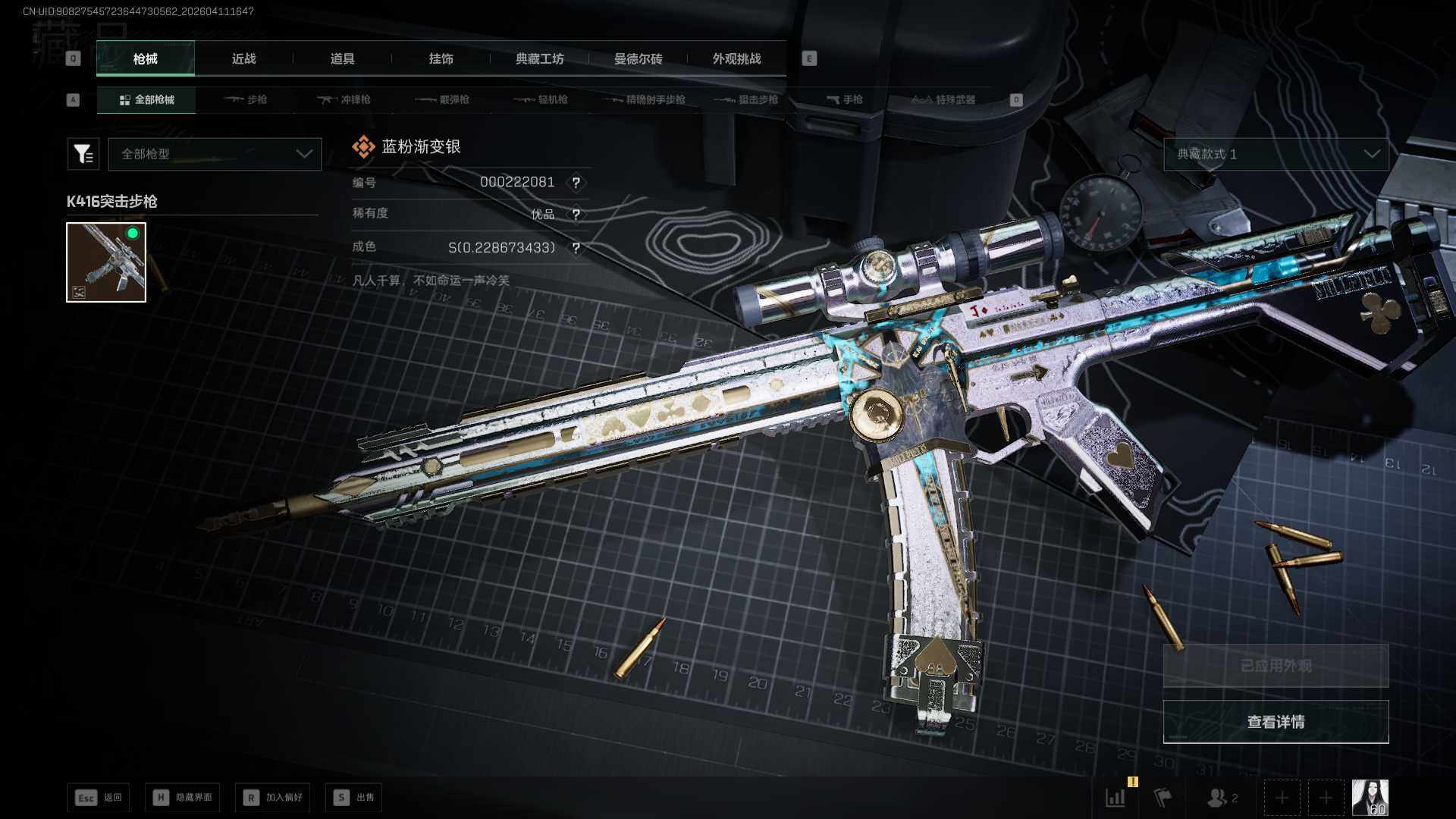Select the 狙击步枪 sniper rifle category
Screen dimensions: 1456x819
point(746,99)
